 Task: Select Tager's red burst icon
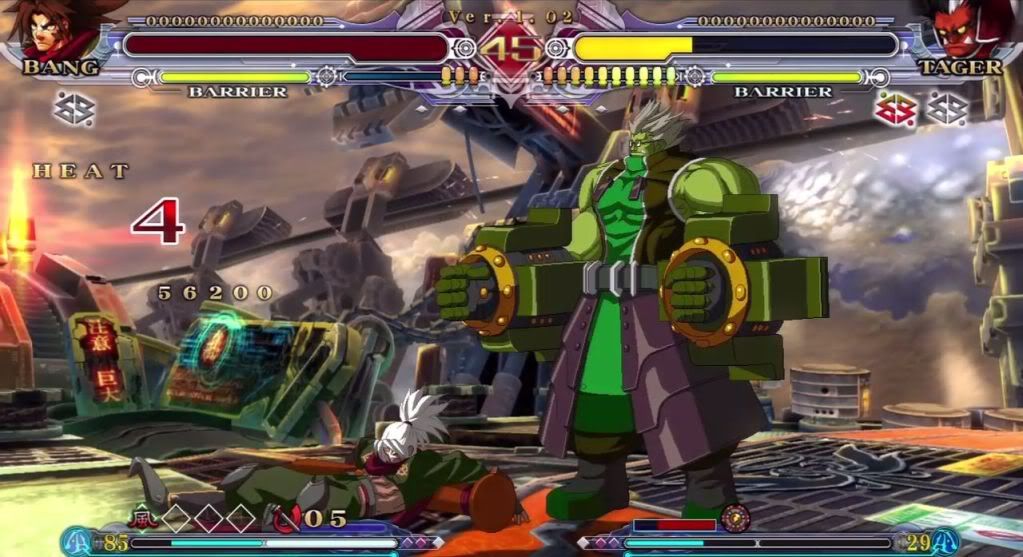tap(897, 108)
